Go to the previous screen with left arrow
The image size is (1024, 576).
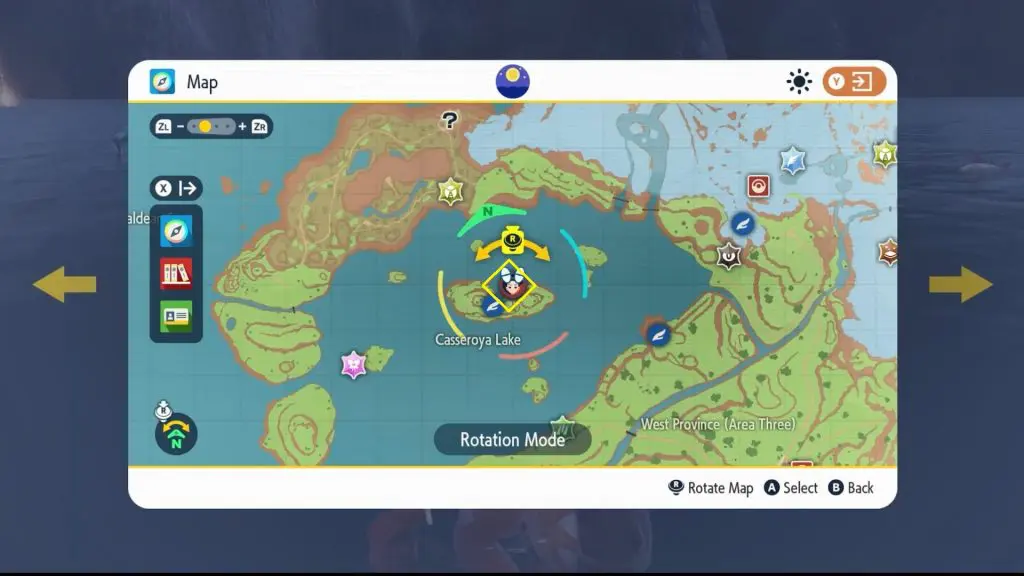(64, 285)
